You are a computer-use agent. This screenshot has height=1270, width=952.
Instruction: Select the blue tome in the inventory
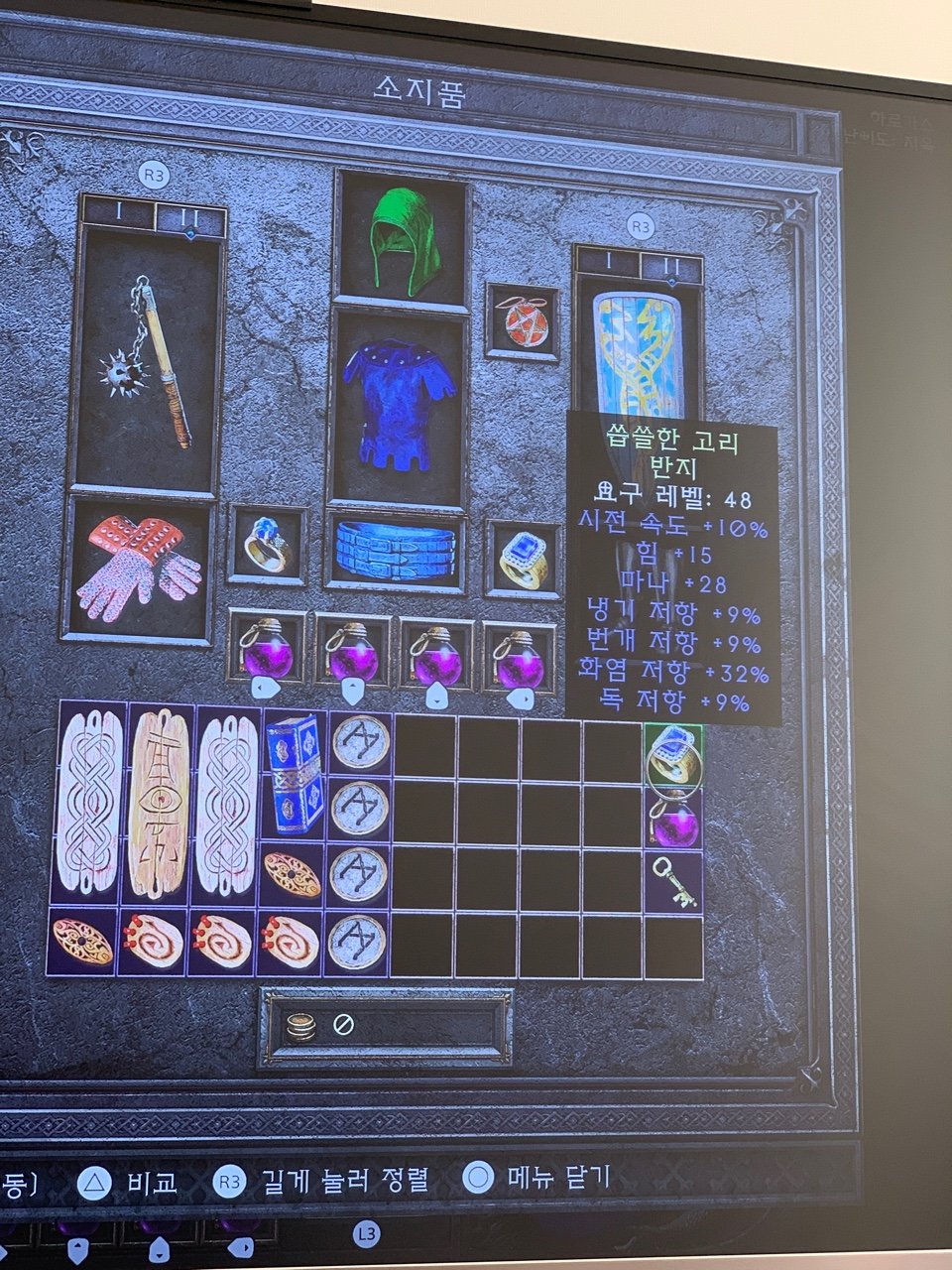pos(296,774)
